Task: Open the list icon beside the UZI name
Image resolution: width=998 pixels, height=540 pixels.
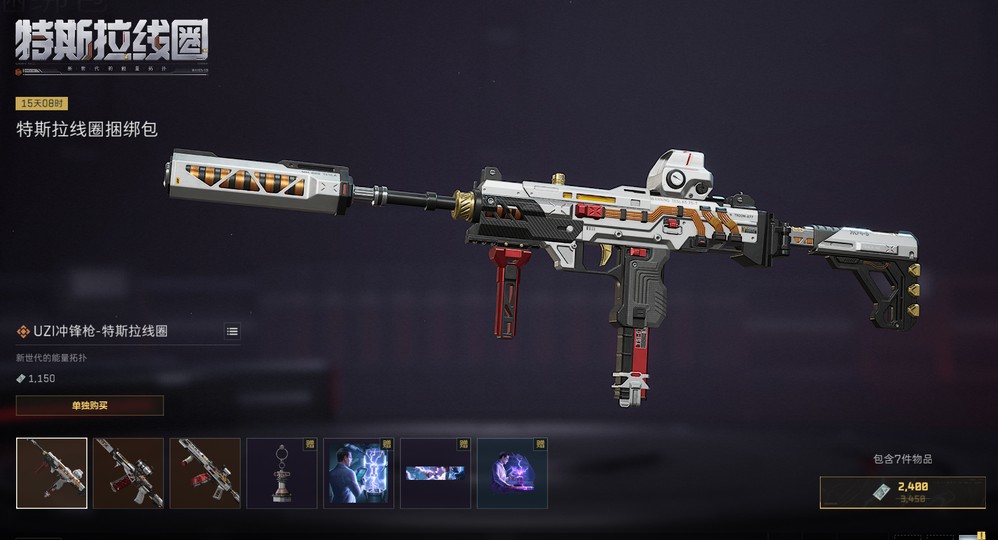Action: pyautogui.click(x=232, y=331)
